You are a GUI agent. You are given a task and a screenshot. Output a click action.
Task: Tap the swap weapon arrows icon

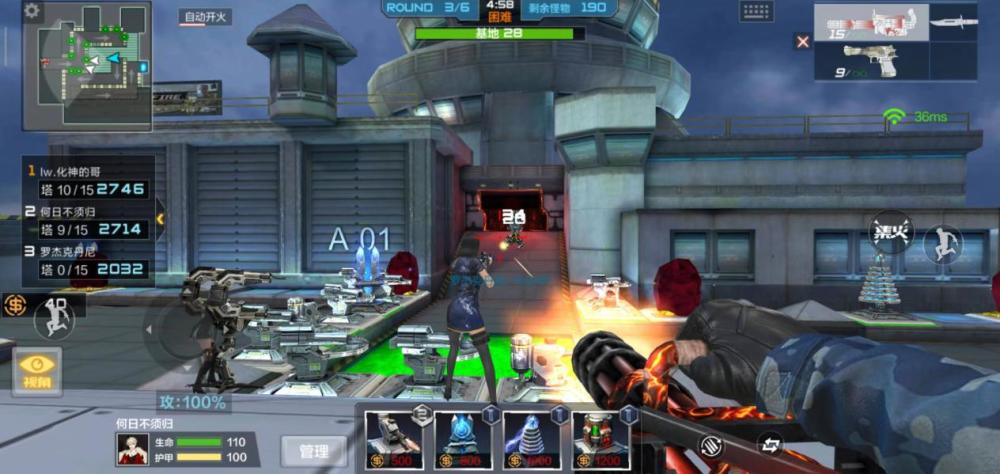[x=772, y=442]
